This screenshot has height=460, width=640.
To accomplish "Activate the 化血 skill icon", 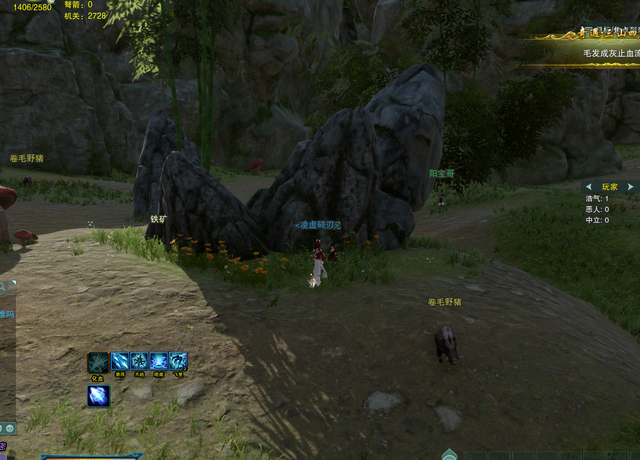I will (x=98, y=362).
